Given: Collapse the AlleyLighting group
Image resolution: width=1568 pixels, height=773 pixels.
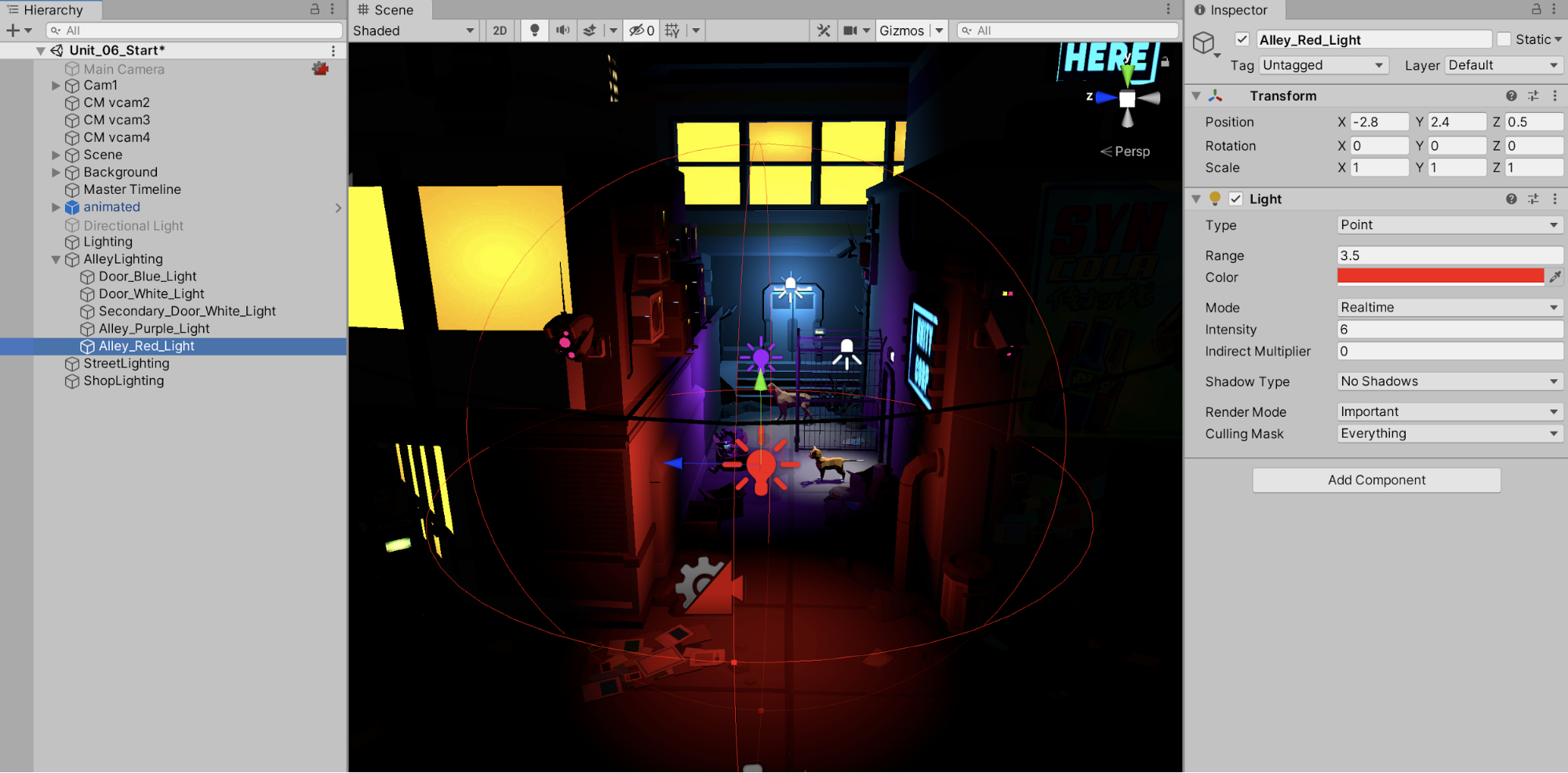Looking at the screenshot, I should coord(56,259).
